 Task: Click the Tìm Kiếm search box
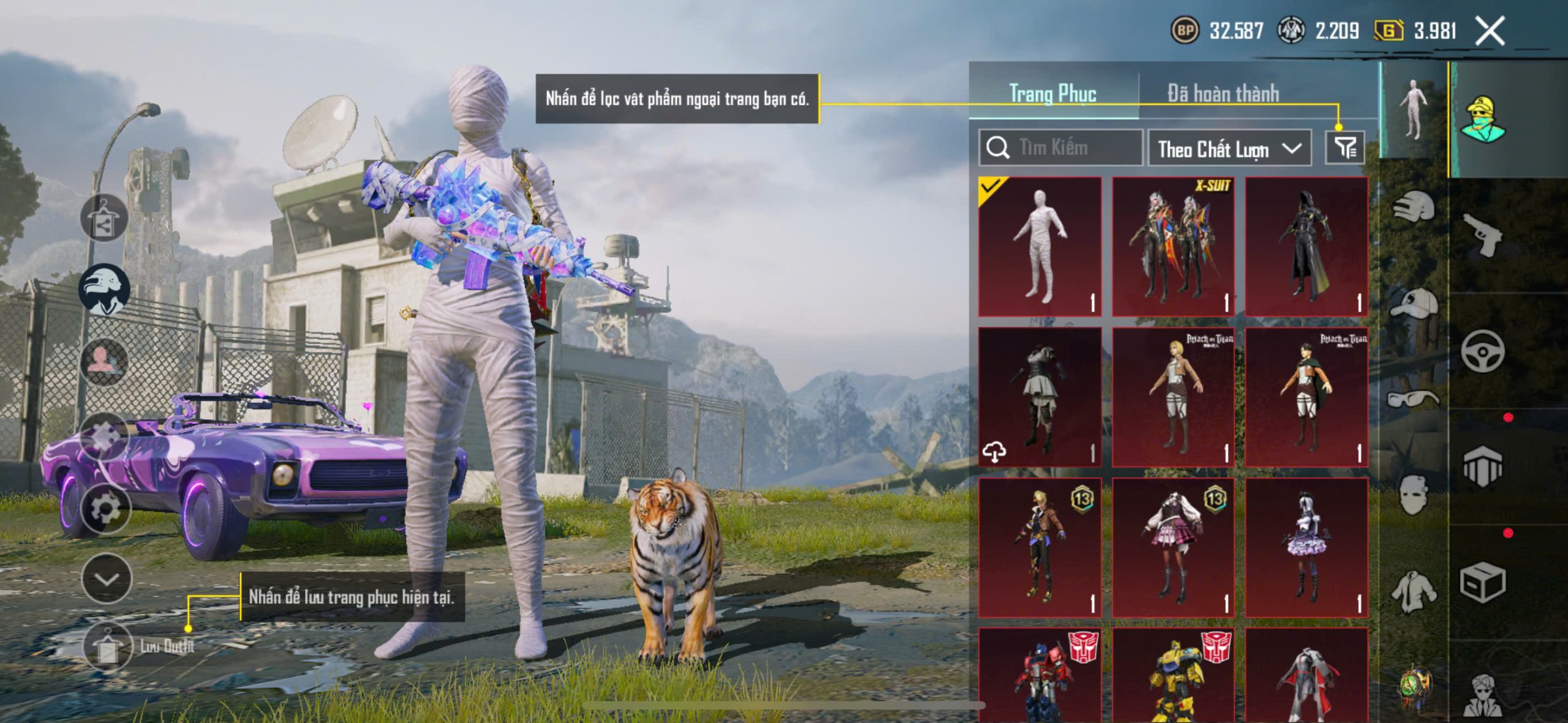[x=1061, y=148]
